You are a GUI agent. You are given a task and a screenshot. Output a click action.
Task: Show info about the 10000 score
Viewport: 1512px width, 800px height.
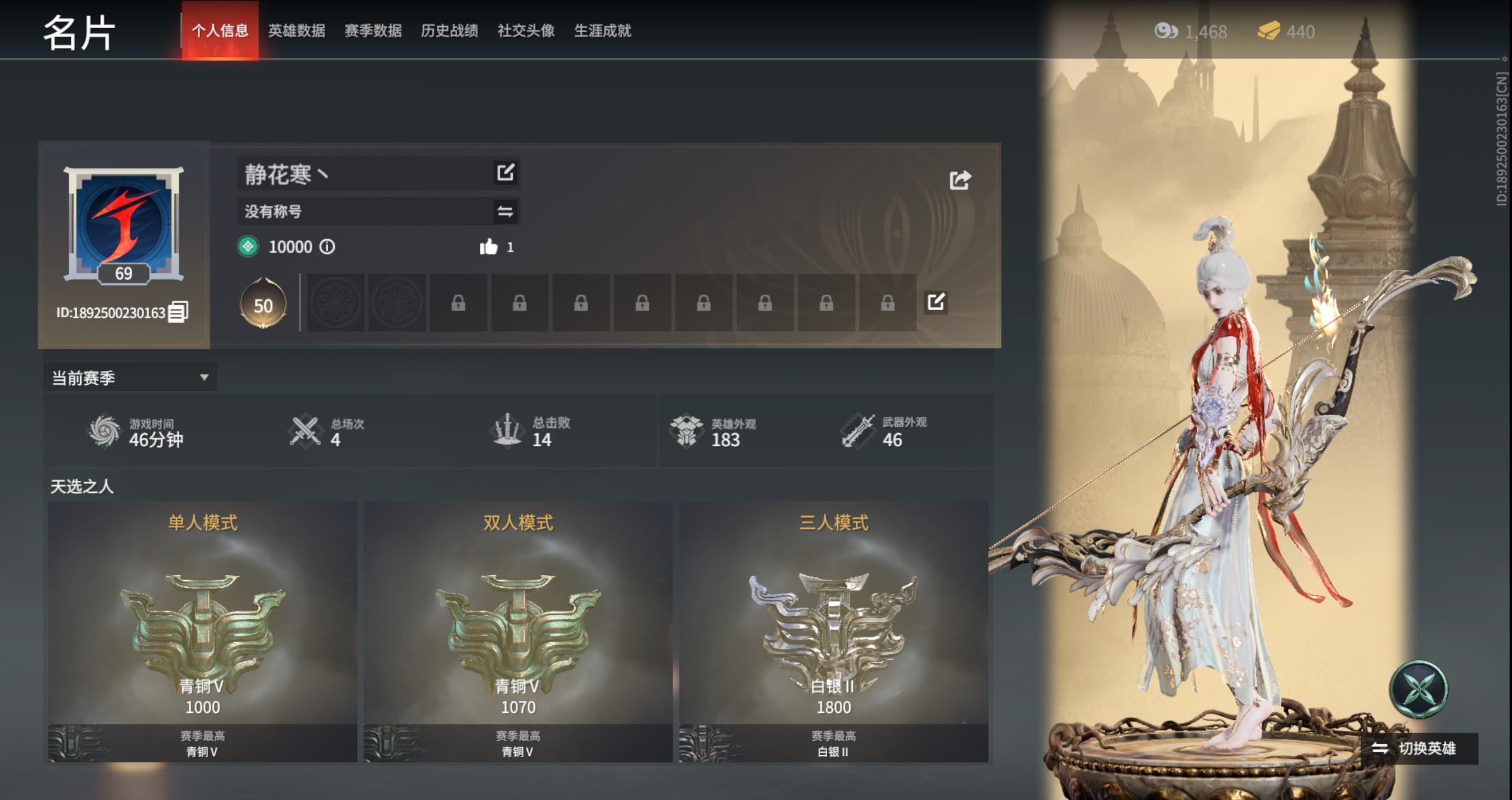point(328,247)
